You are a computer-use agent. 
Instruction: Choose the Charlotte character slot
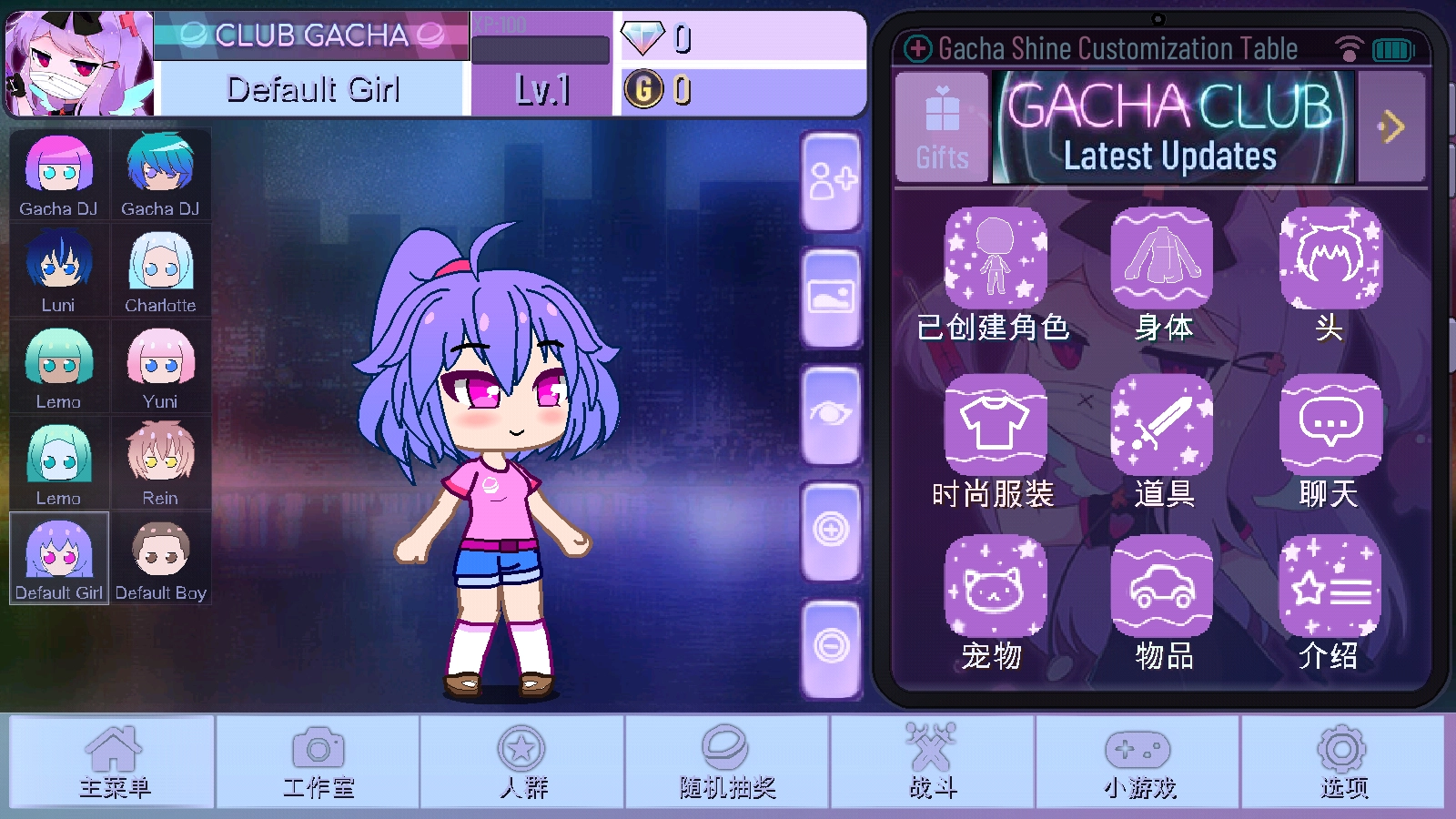pyautogui.click(x=161, y=270)
